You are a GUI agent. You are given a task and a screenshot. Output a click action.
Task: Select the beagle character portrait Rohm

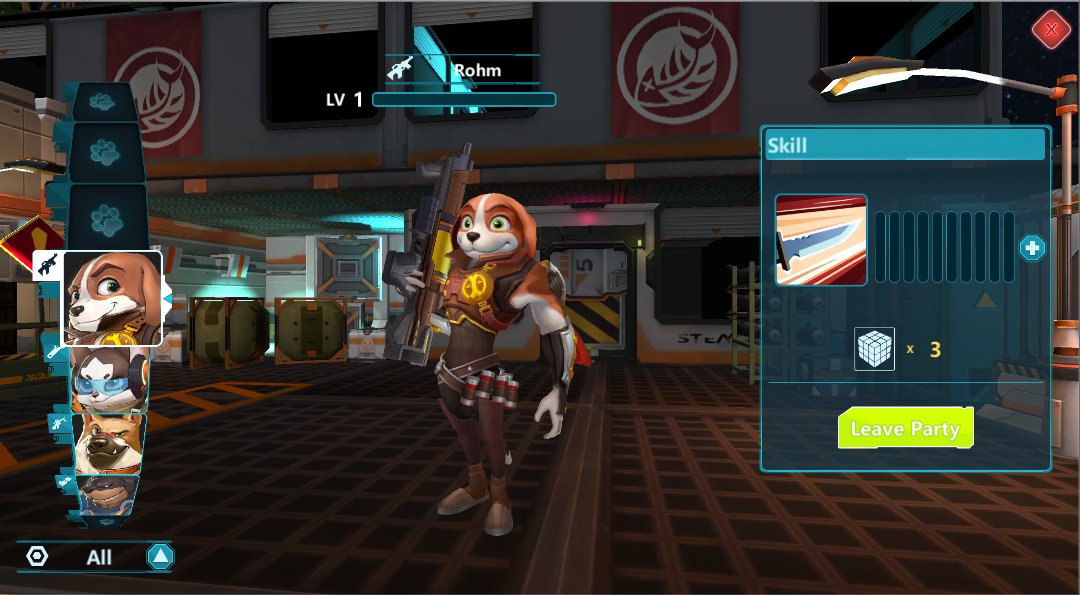click(113, 298)
